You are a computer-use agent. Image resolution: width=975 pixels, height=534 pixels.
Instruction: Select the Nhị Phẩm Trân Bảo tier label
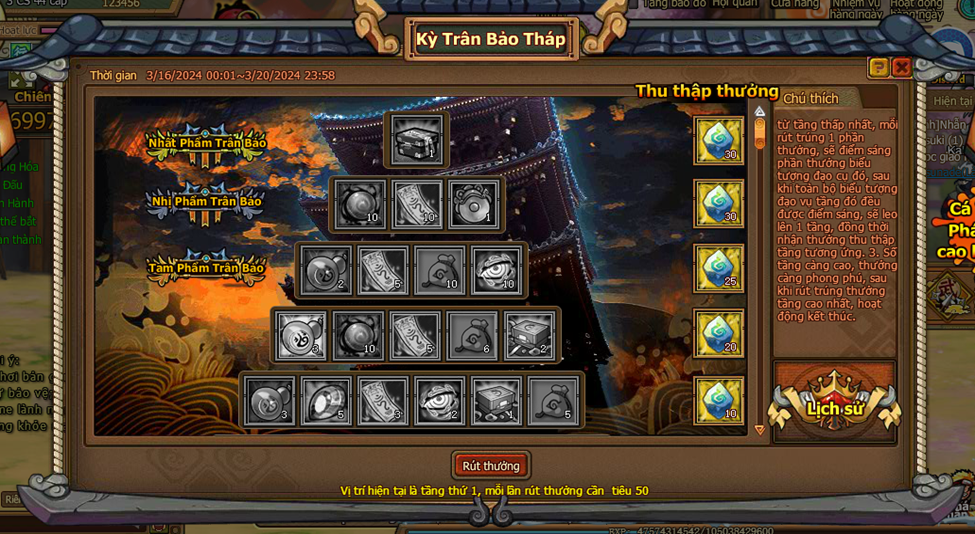206,201
